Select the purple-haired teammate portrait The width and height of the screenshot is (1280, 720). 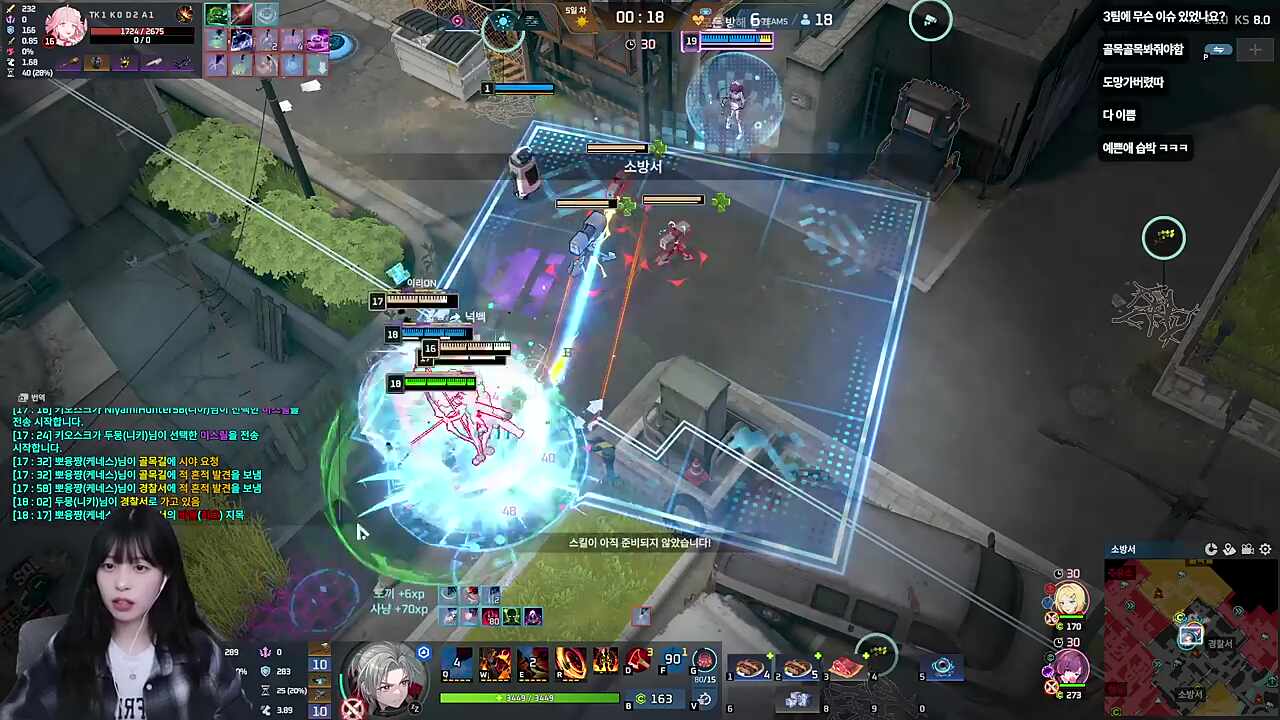[x=1071, y=666]
